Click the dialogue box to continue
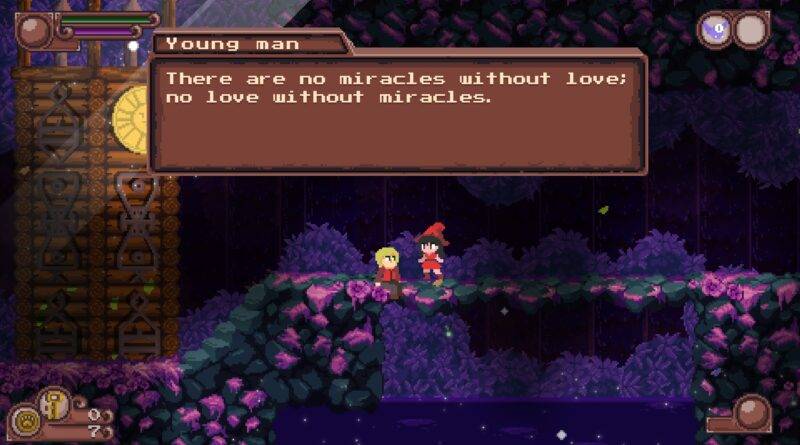Image resolution: width=800 pixels, height=445 pixels. tap(398, 112)
